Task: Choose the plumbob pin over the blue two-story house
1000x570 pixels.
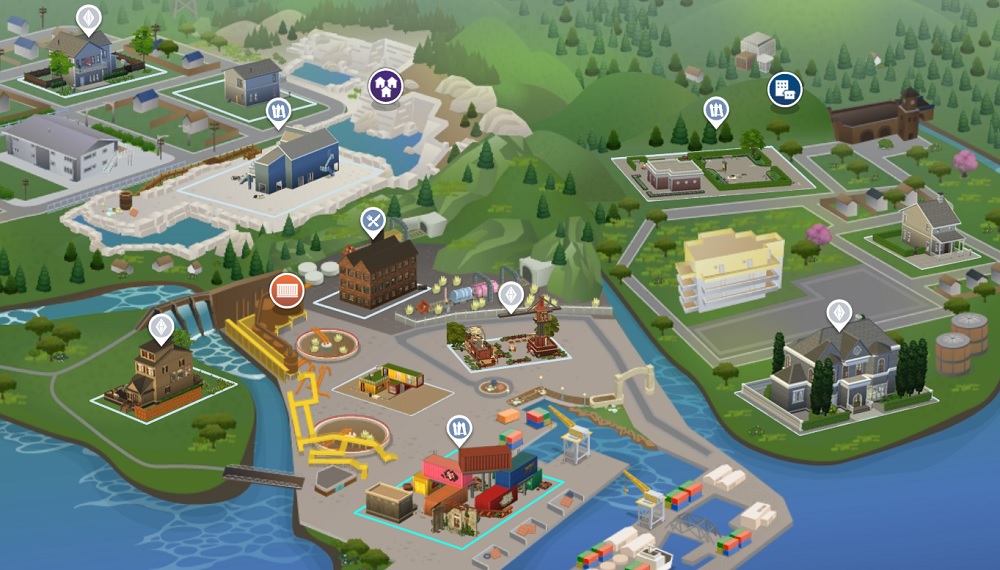Action: click(x=89, y=18)
